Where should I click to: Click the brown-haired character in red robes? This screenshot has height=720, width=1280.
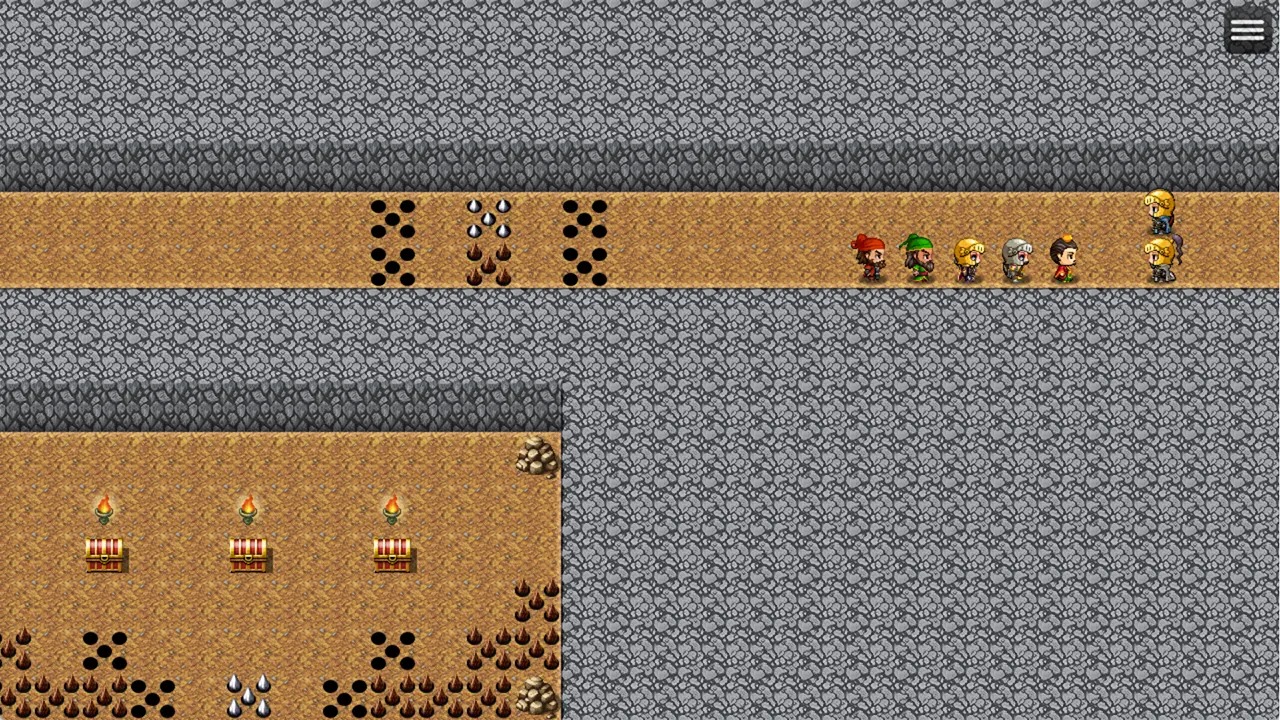(x=1065, y=258)
